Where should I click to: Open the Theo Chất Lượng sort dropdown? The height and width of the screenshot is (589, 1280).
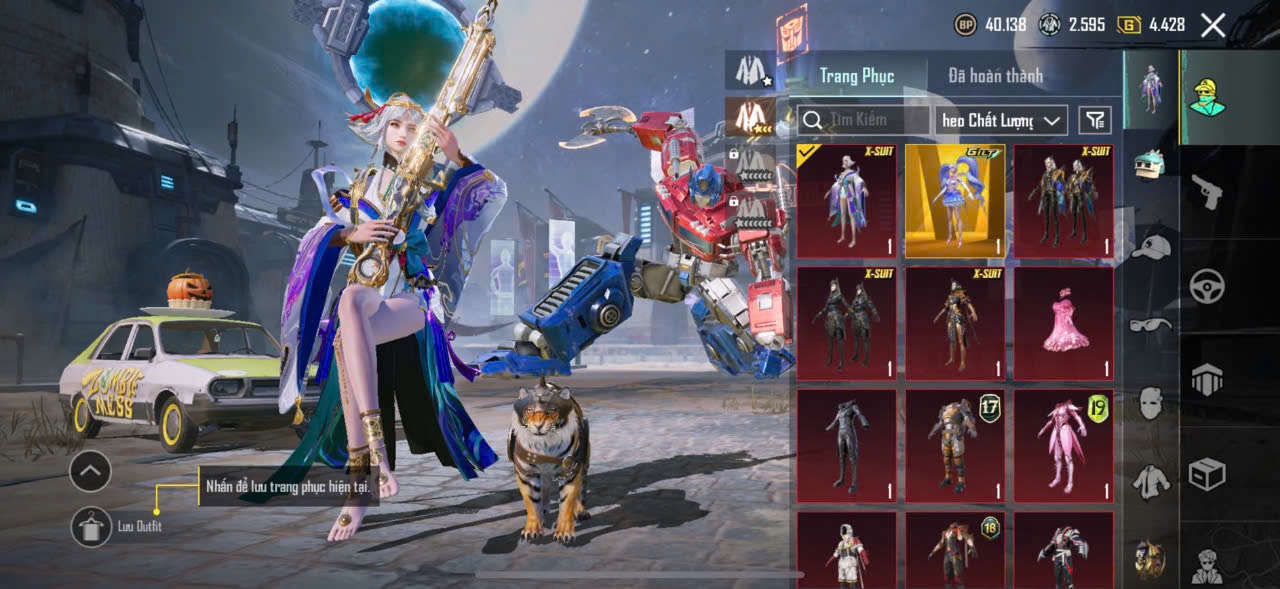[x=1000, y=120]
